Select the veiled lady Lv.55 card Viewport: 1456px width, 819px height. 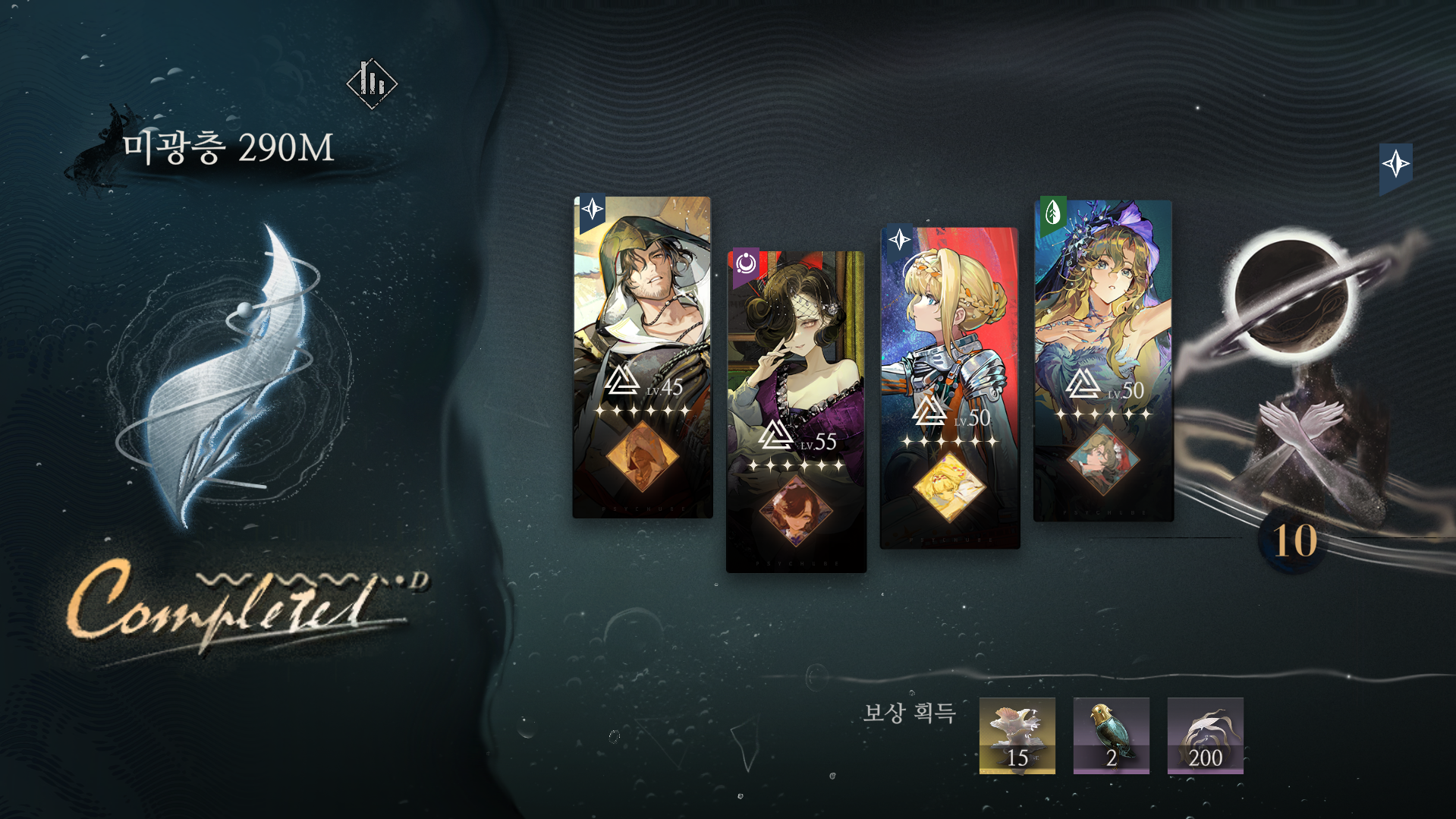tap(796, 411)
